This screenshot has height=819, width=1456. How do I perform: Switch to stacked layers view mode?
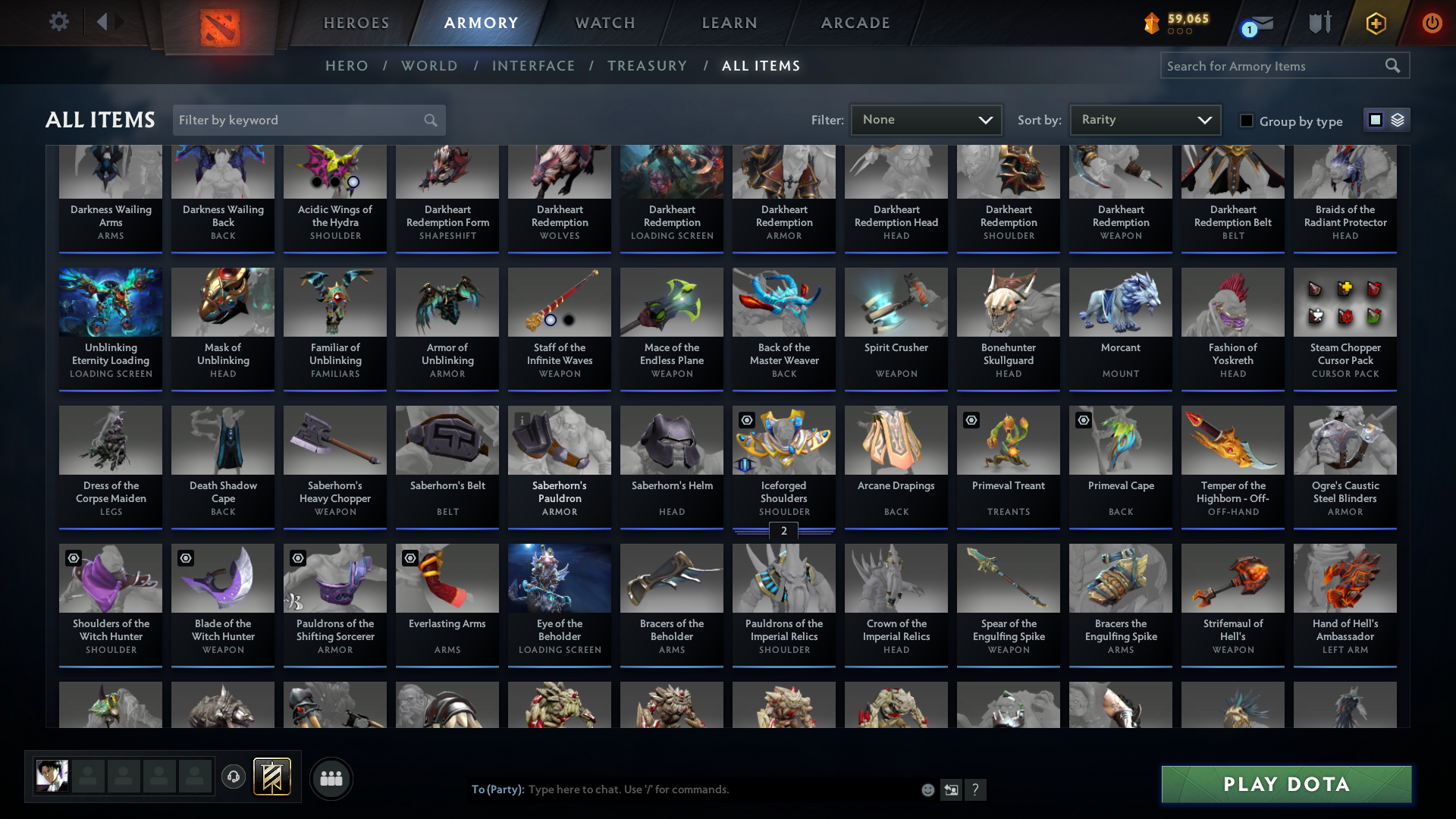tap(1398, 120)
